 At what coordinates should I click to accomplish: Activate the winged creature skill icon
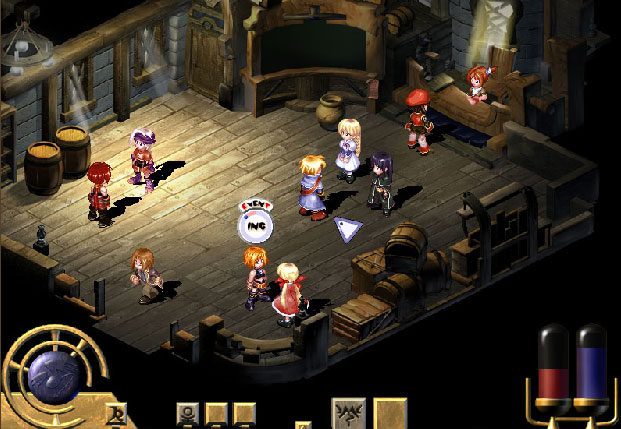point(348,413)
